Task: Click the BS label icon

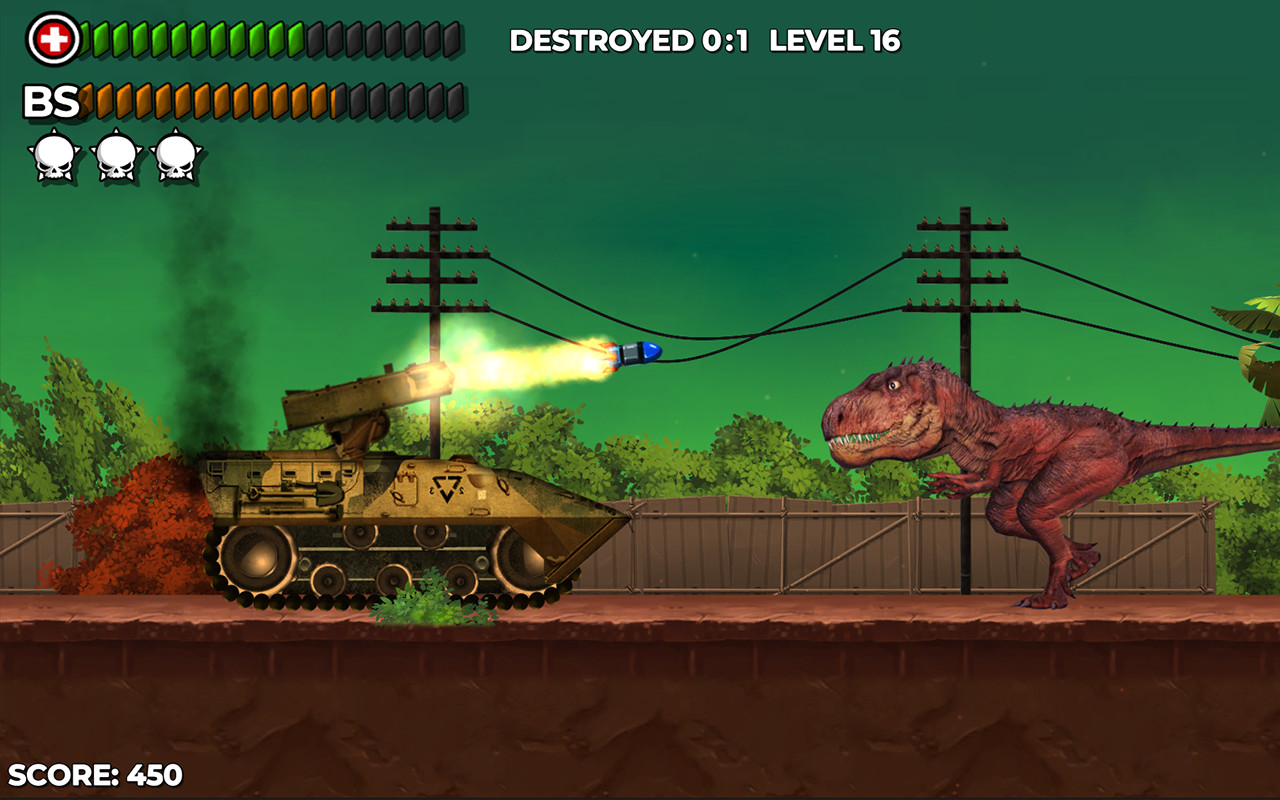Action: point(55,100)
